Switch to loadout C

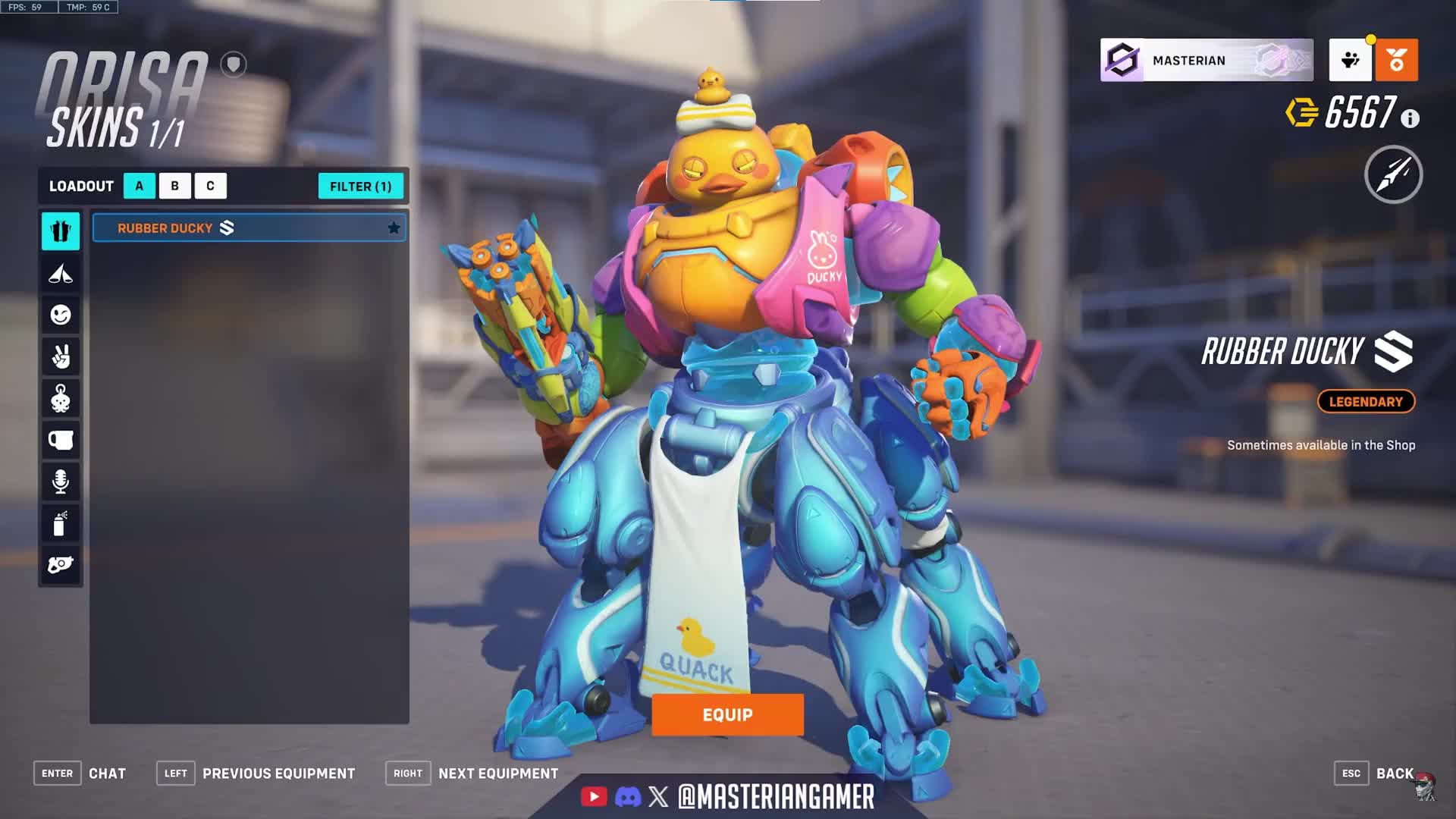210,186
